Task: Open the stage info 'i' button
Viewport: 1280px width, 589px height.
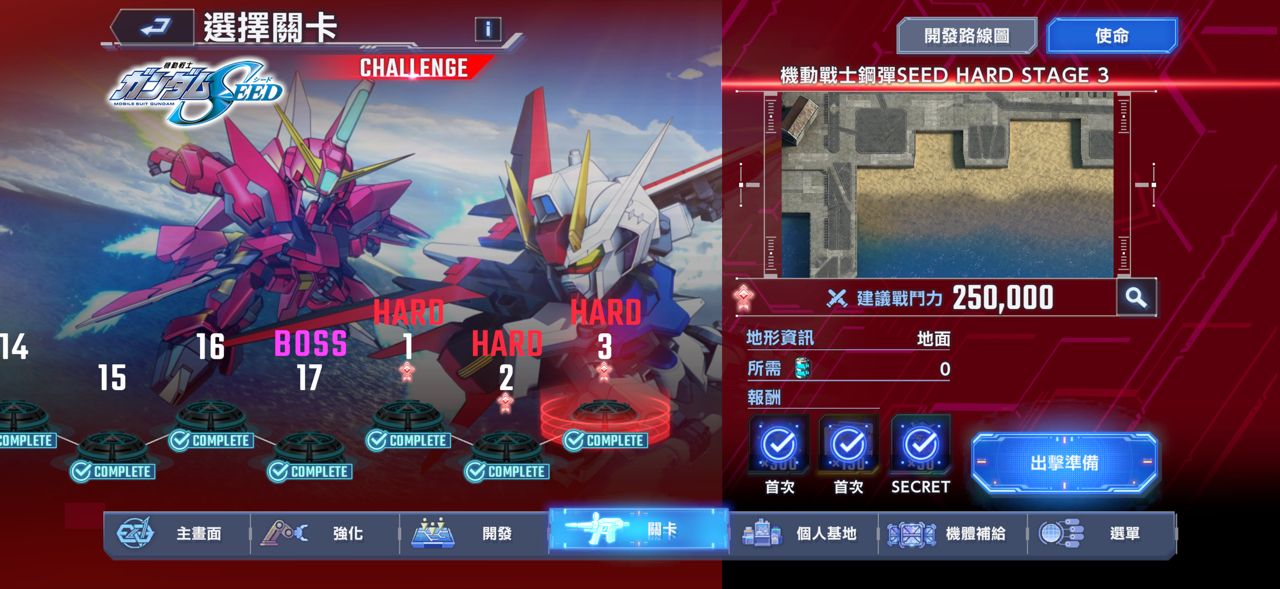Action: [488, 28]
